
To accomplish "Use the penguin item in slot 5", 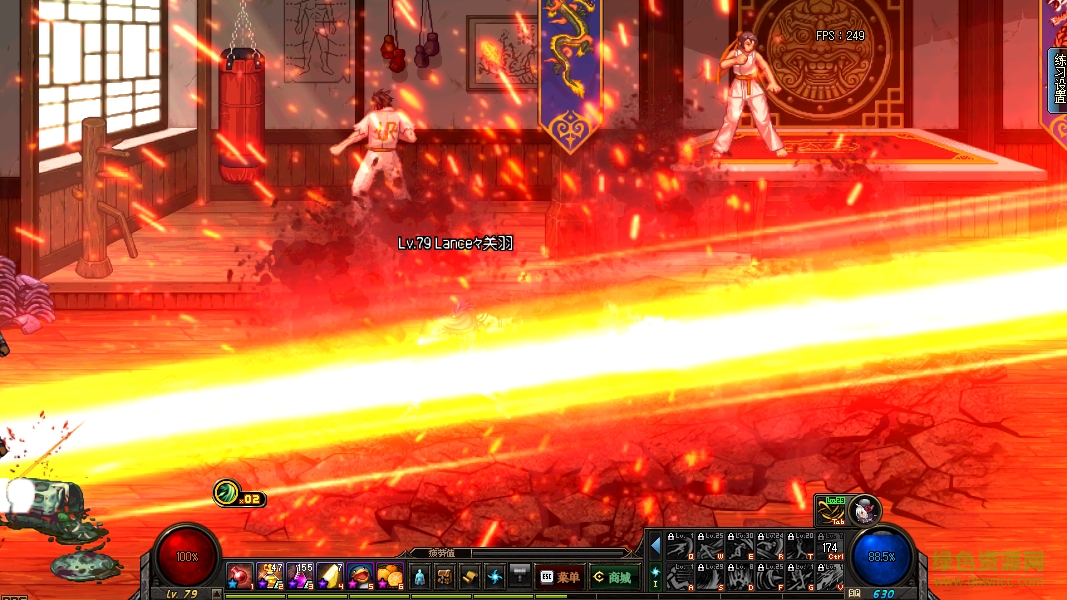I will coord(360,576).
